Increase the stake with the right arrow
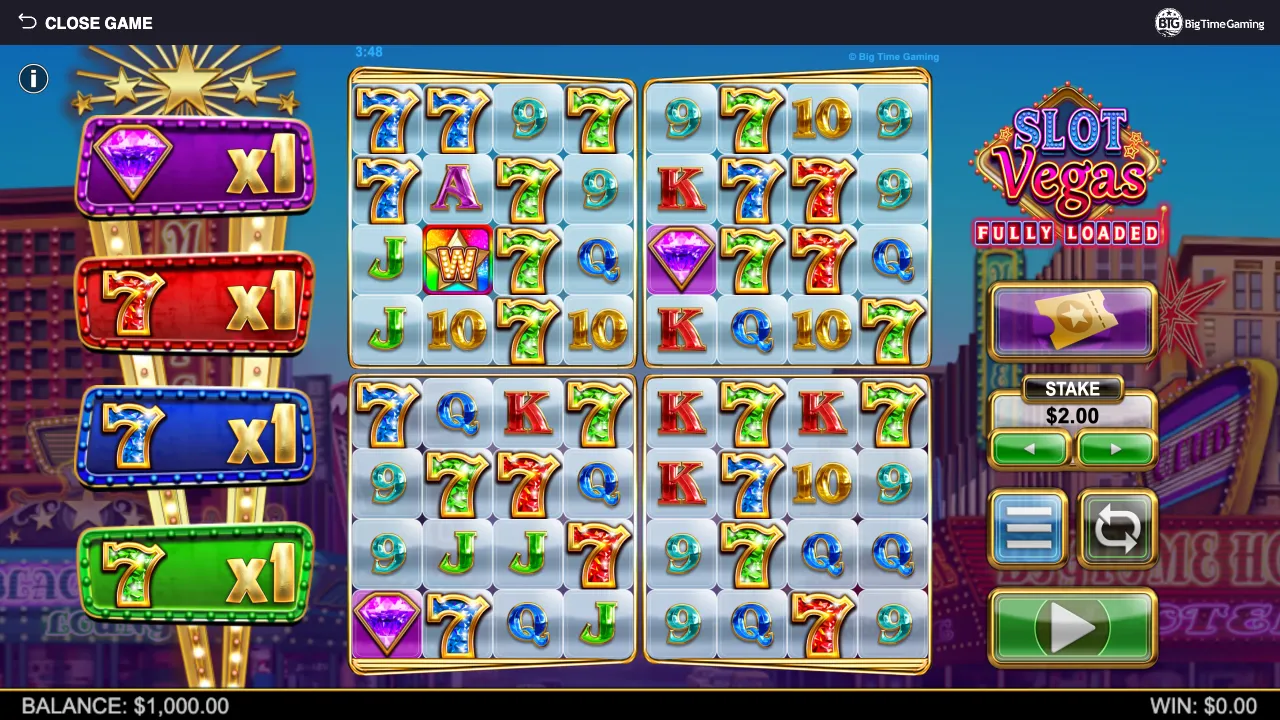 [x=1115, y=449]
